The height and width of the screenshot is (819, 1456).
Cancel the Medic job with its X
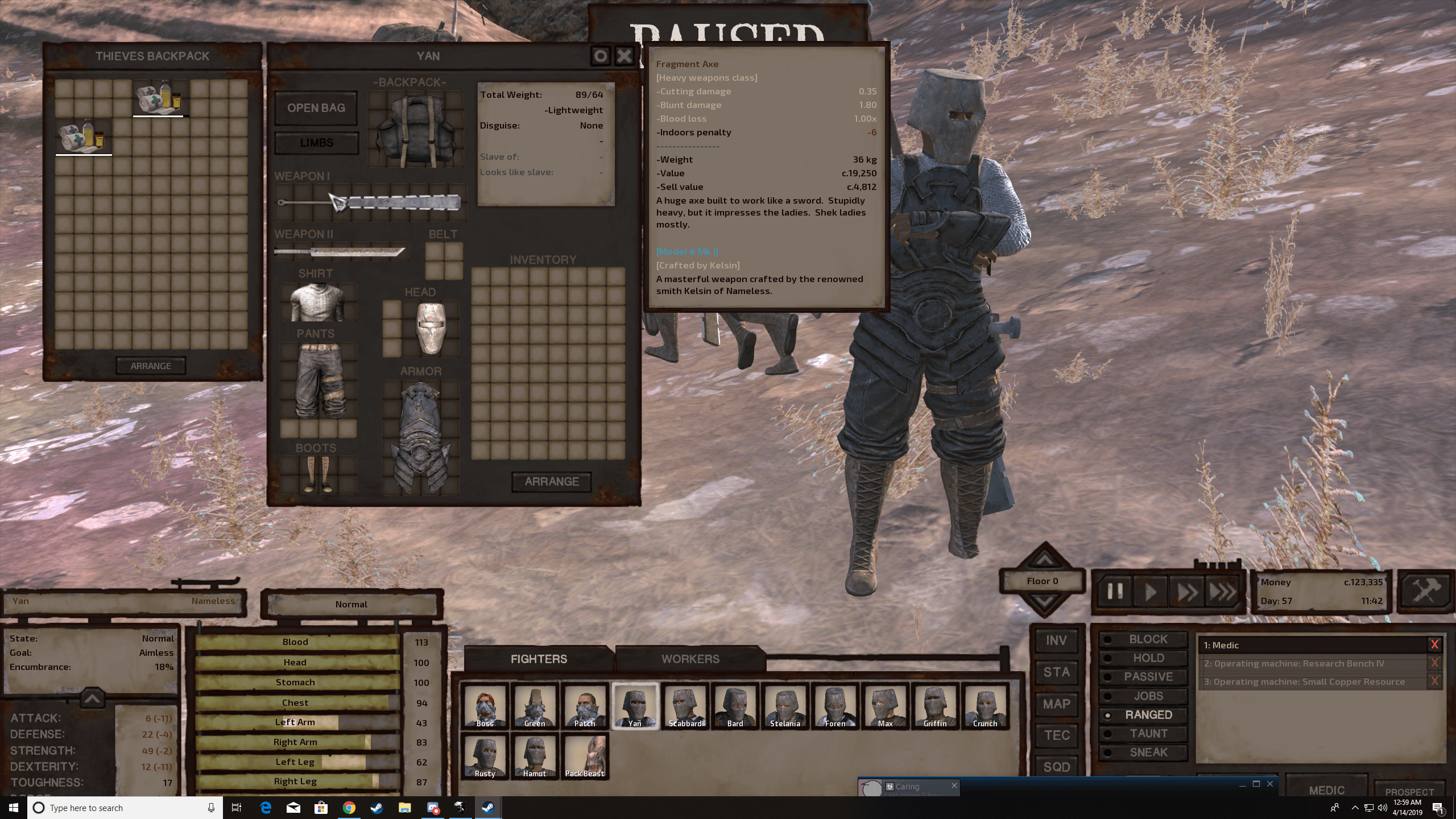click(x=1436, y=644)
